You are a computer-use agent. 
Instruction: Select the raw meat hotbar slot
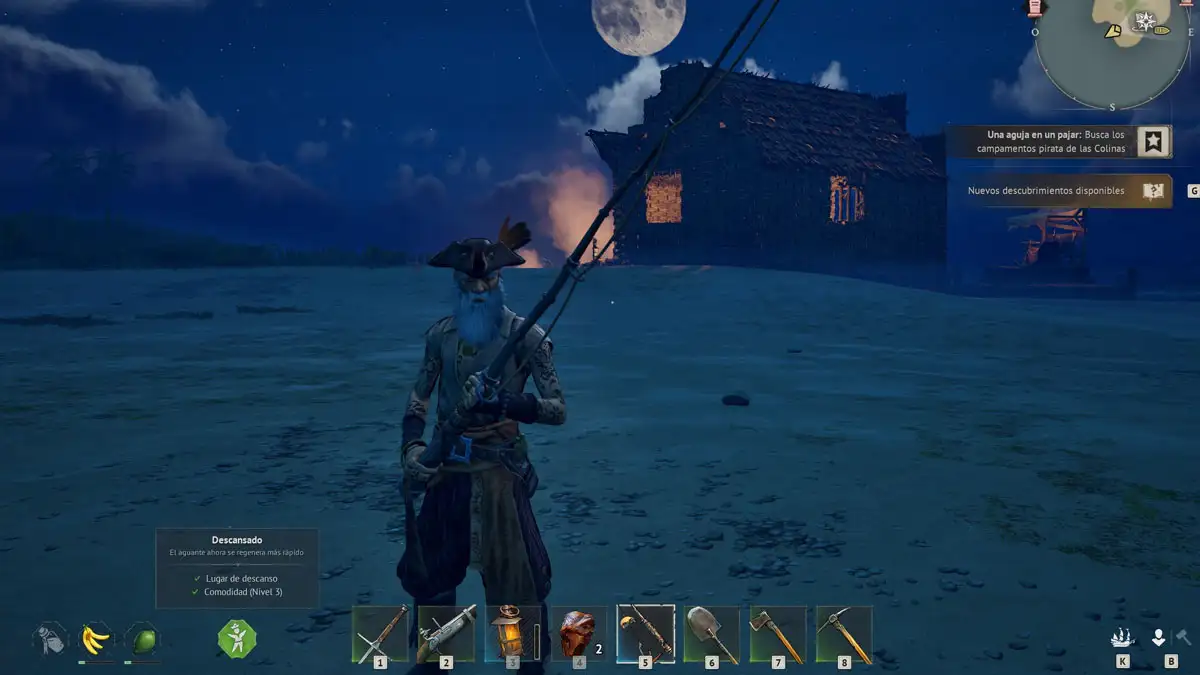[578, 634]
